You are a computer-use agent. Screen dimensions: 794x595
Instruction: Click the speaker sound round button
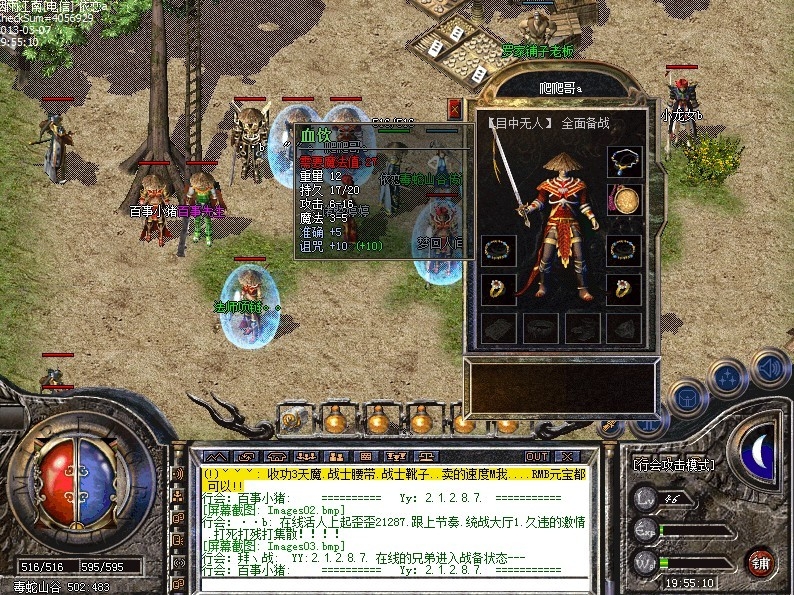pyautogui.click(x=771, y=368)
